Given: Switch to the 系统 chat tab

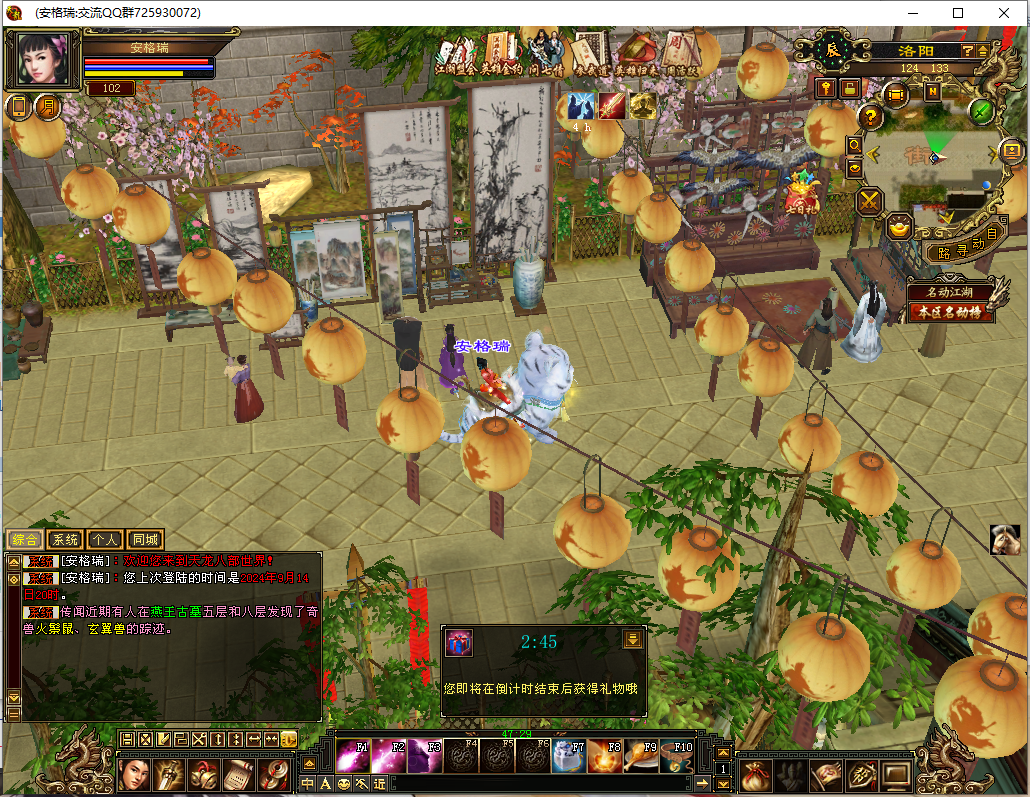Looking at the screenshot, I should [64, 539].
